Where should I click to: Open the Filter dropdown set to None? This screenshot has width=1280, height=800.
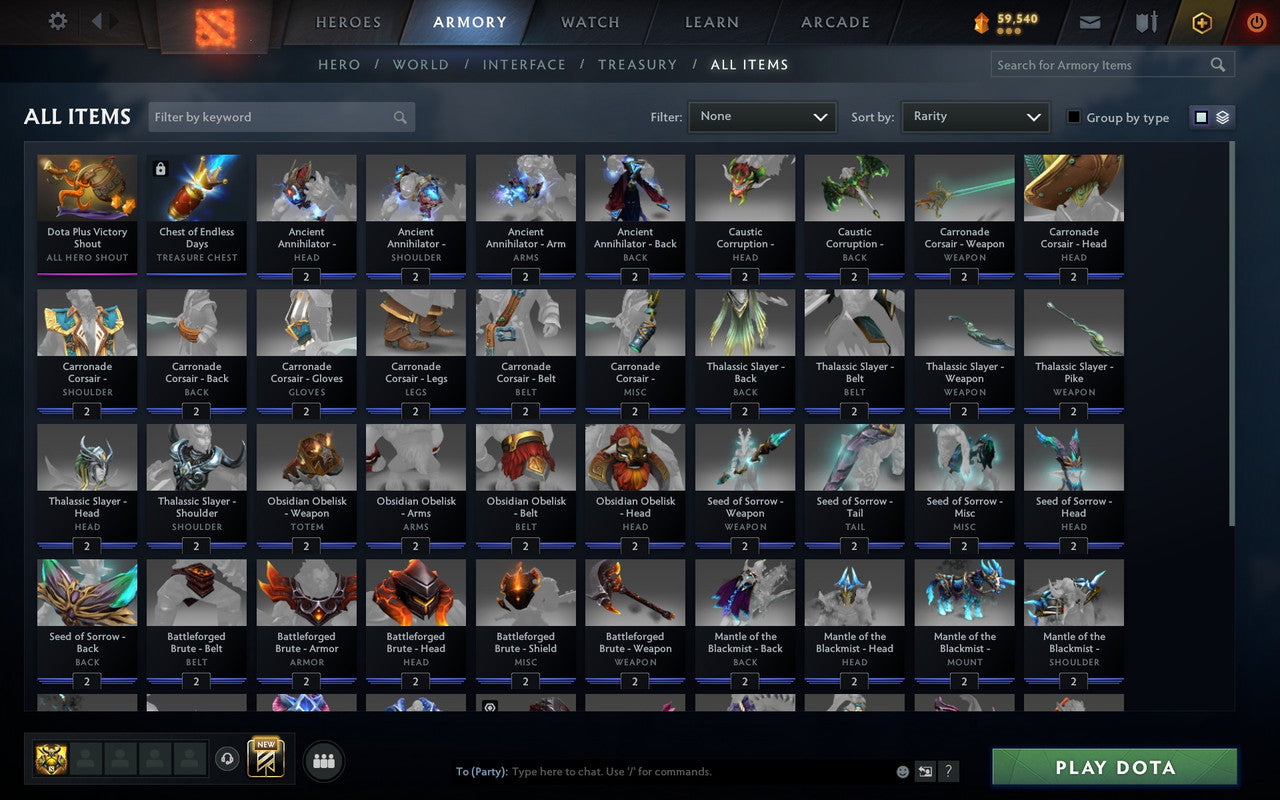point(762,116)
